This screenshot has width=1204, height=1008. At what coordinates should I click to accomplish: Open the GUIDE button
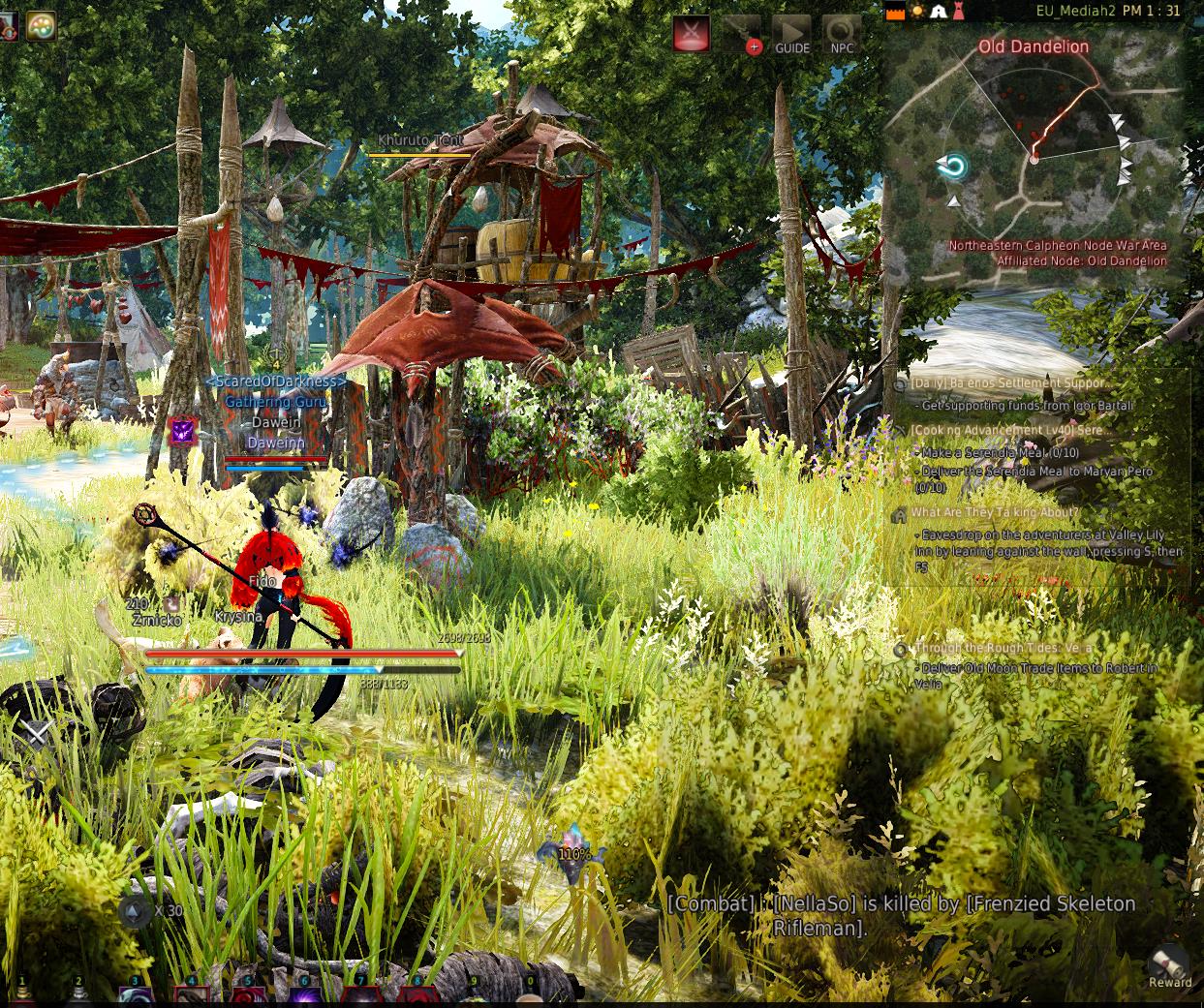pos(791,34)
